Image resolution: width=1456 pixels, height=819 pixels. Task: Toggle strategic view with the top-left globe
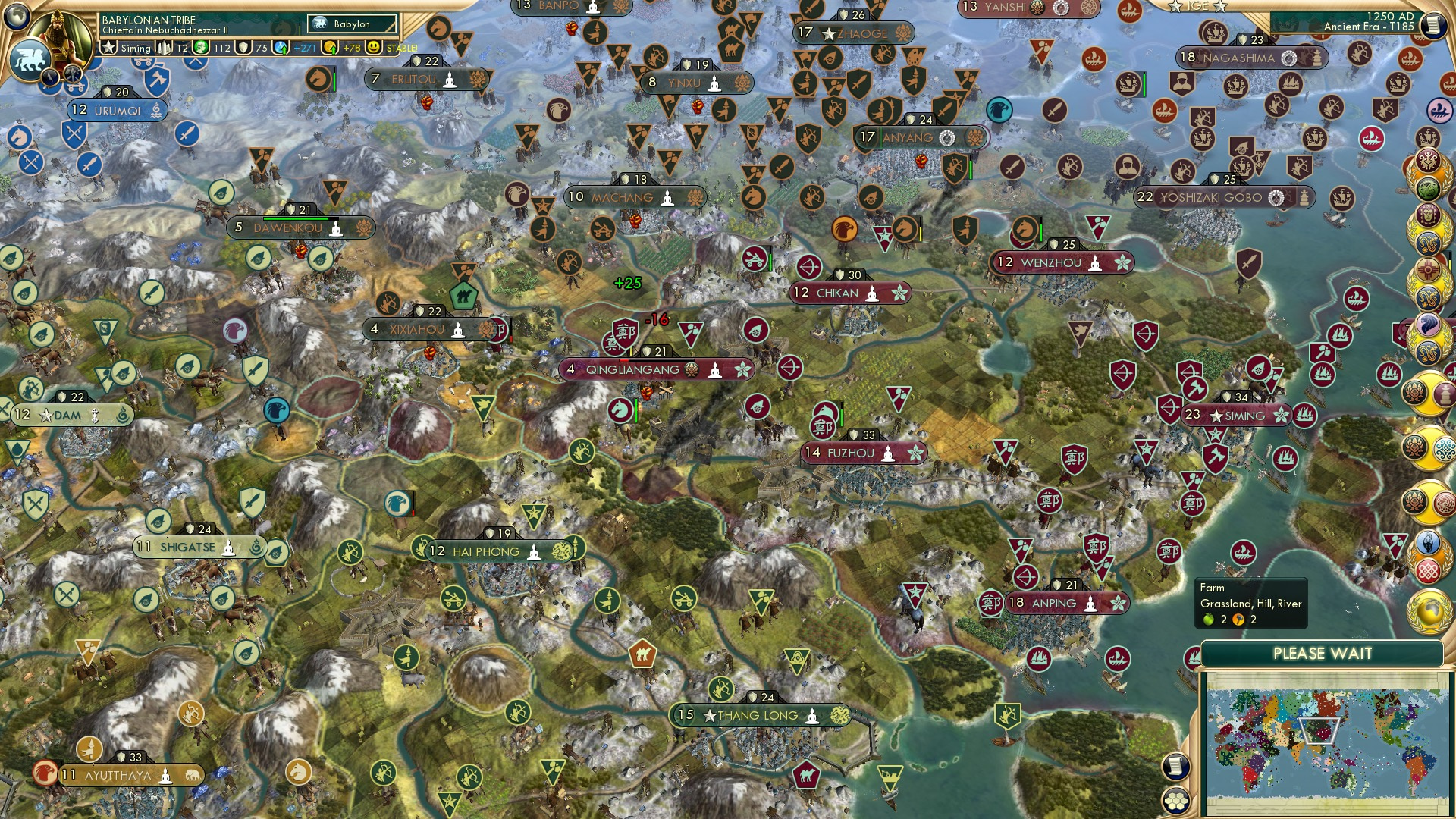pos(16,17)
